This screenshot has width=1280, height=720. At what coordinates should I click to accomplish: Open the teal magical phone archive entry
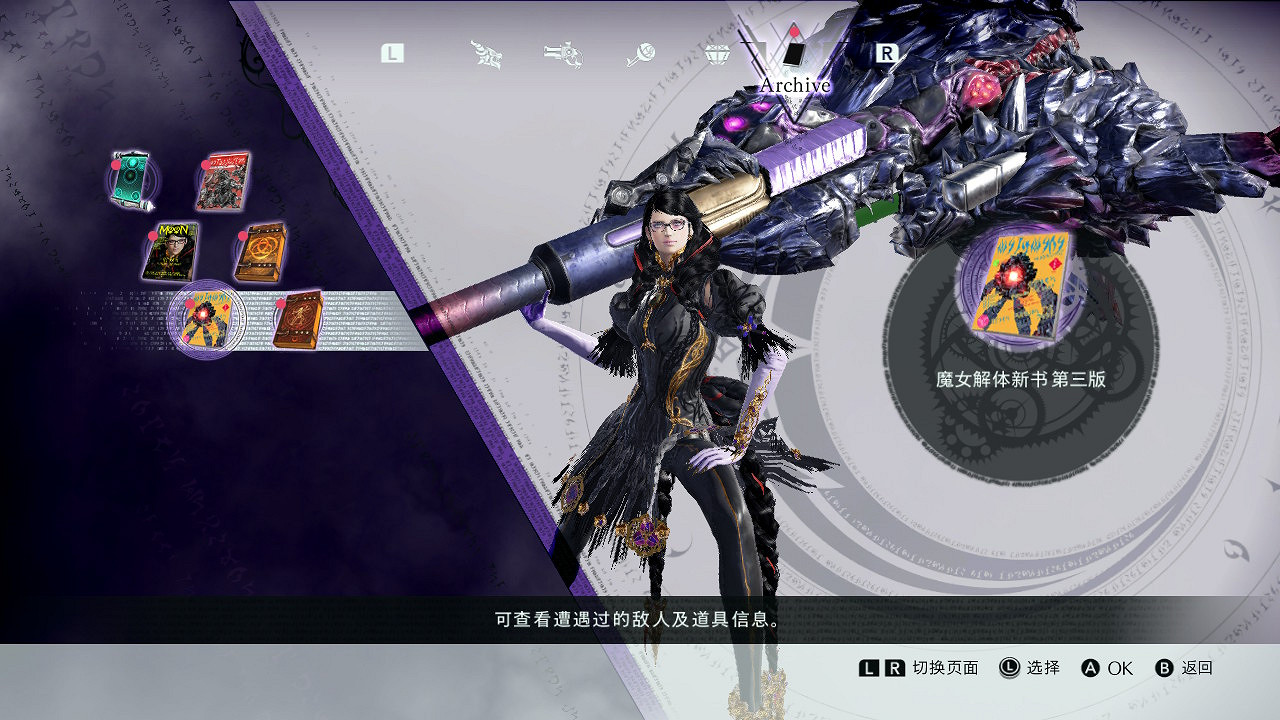click(130, 177)
